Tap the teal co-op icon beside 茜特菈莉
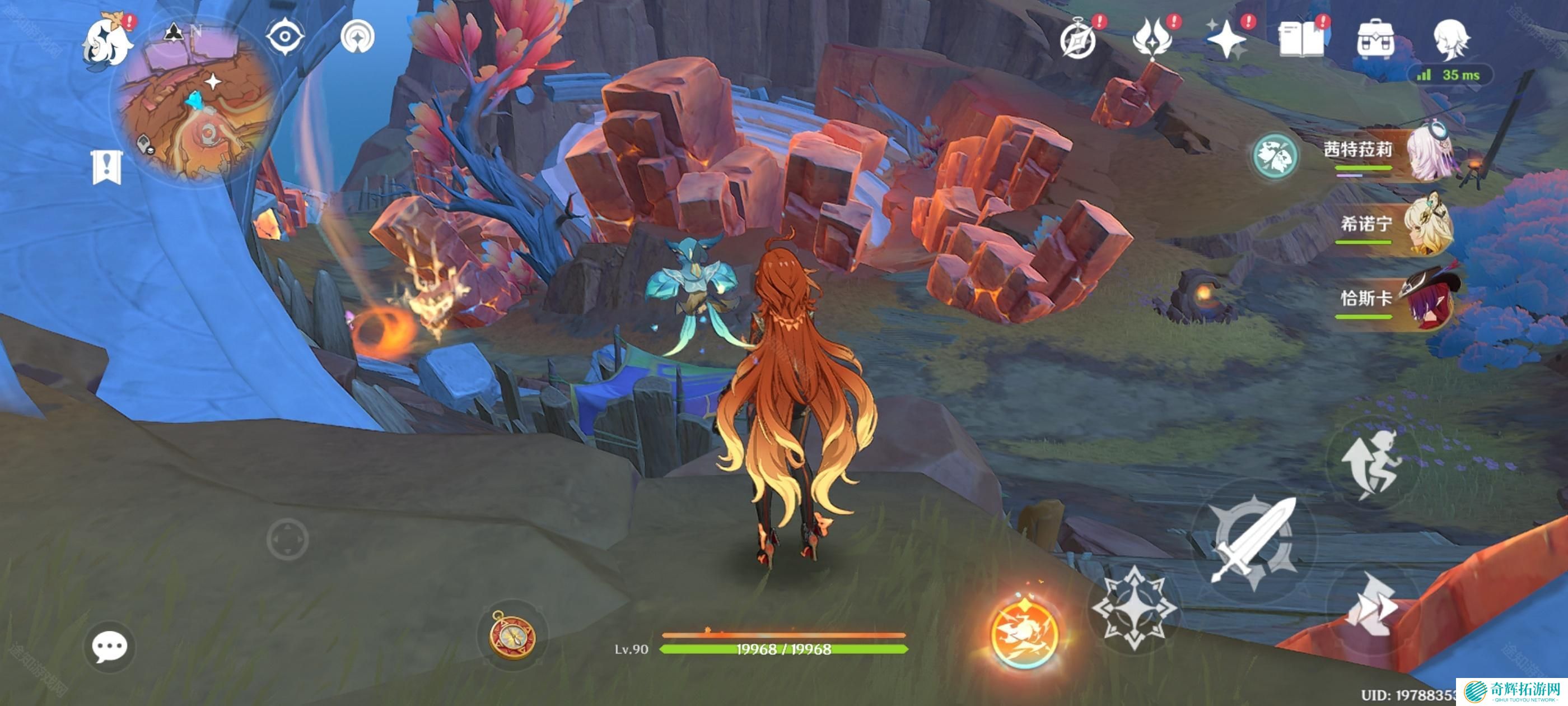Screen dimensions: 1568x706 [x=1275, y=156]
